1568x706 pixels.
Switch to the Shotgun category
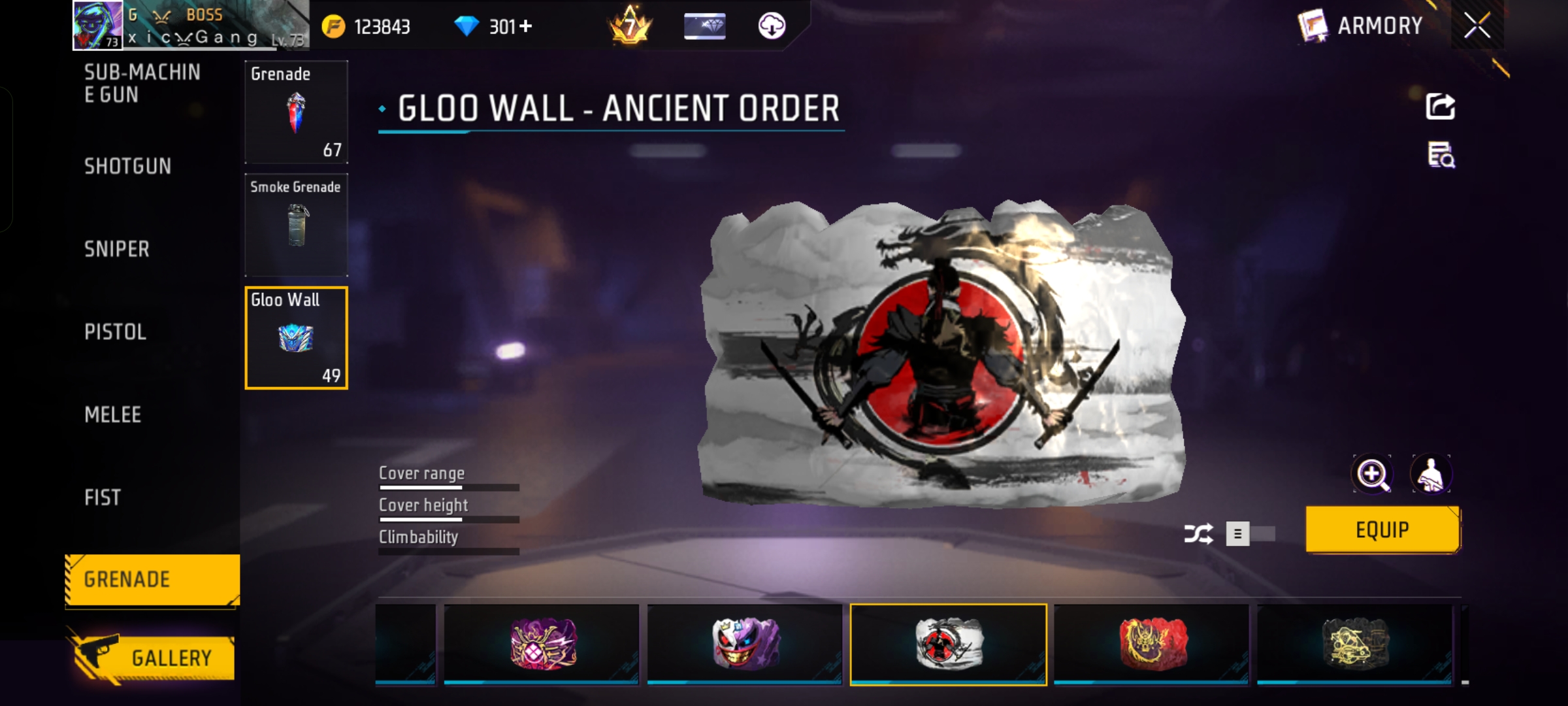(x=128, y=167)
